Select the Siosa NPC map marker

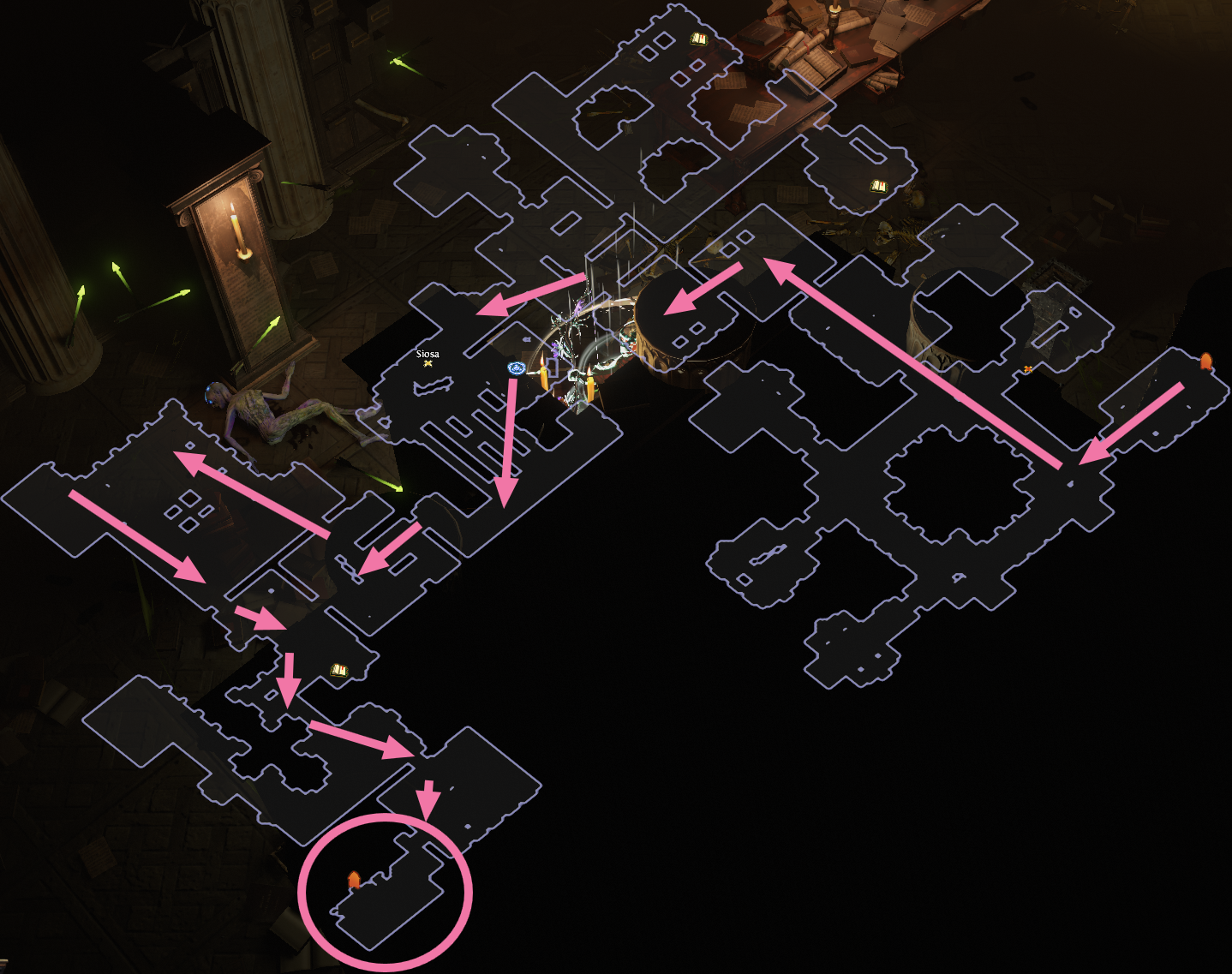(428, 363)
